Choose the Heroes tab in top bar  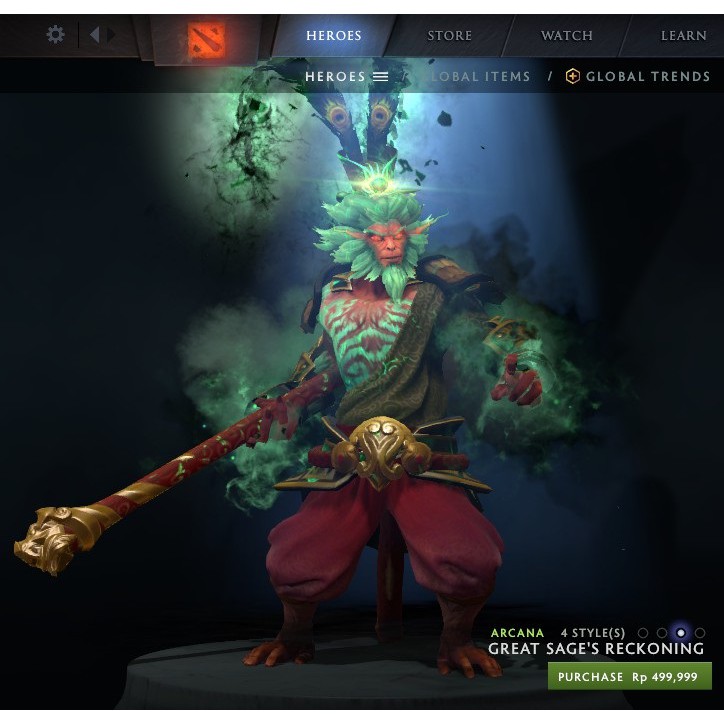pos(334,36)
